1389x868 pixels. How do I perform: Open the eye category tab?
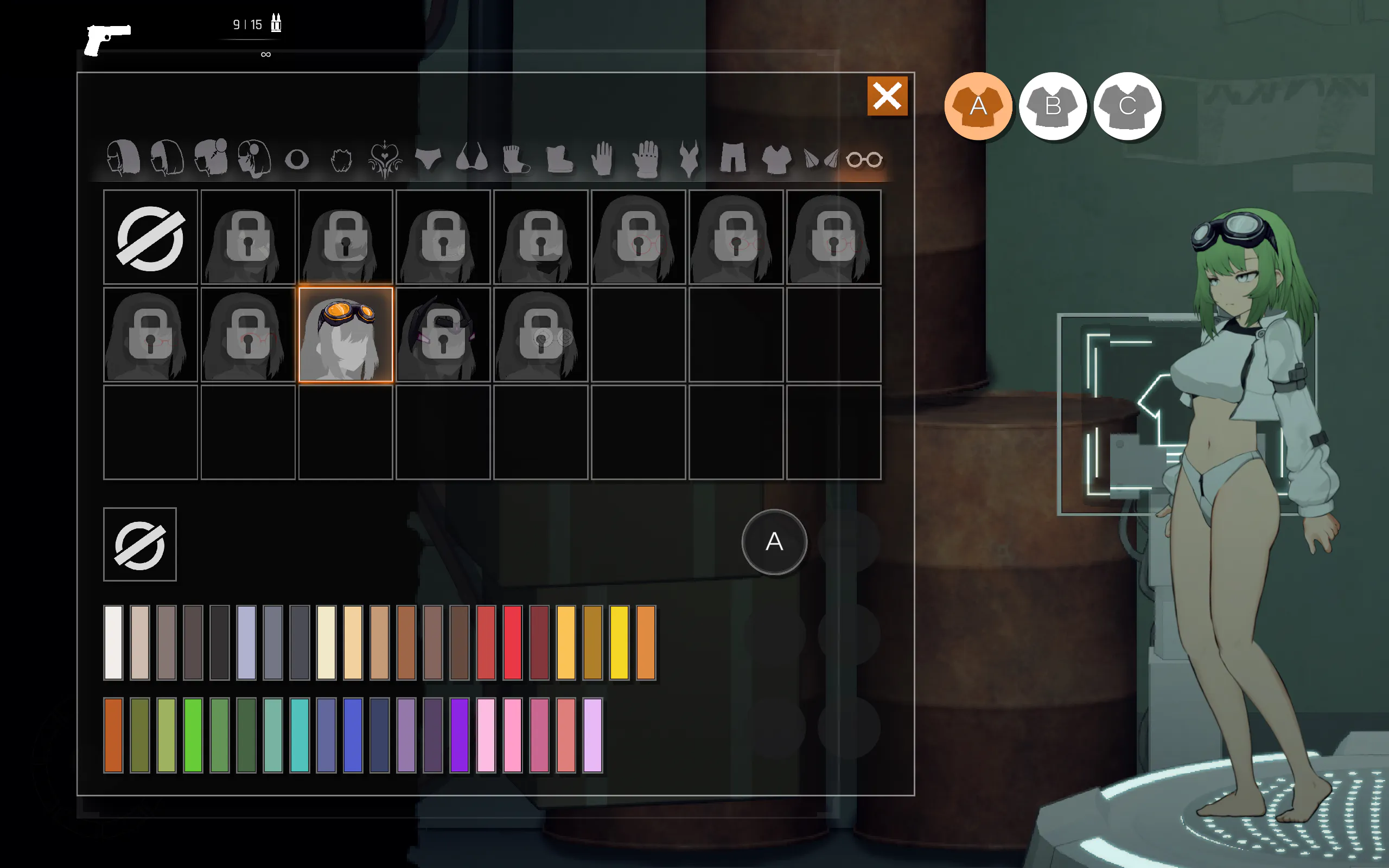pos(297,159)
